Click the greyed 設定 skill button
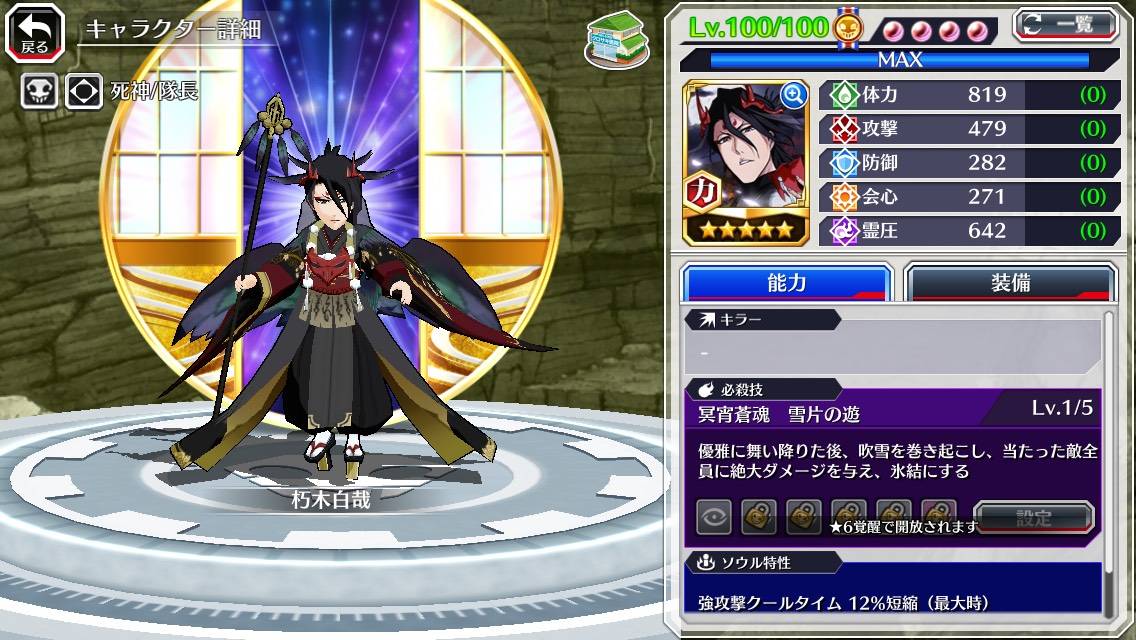Image resolution: width=1136 pixels, height=640 pixels. click(x=1033, y=518)
